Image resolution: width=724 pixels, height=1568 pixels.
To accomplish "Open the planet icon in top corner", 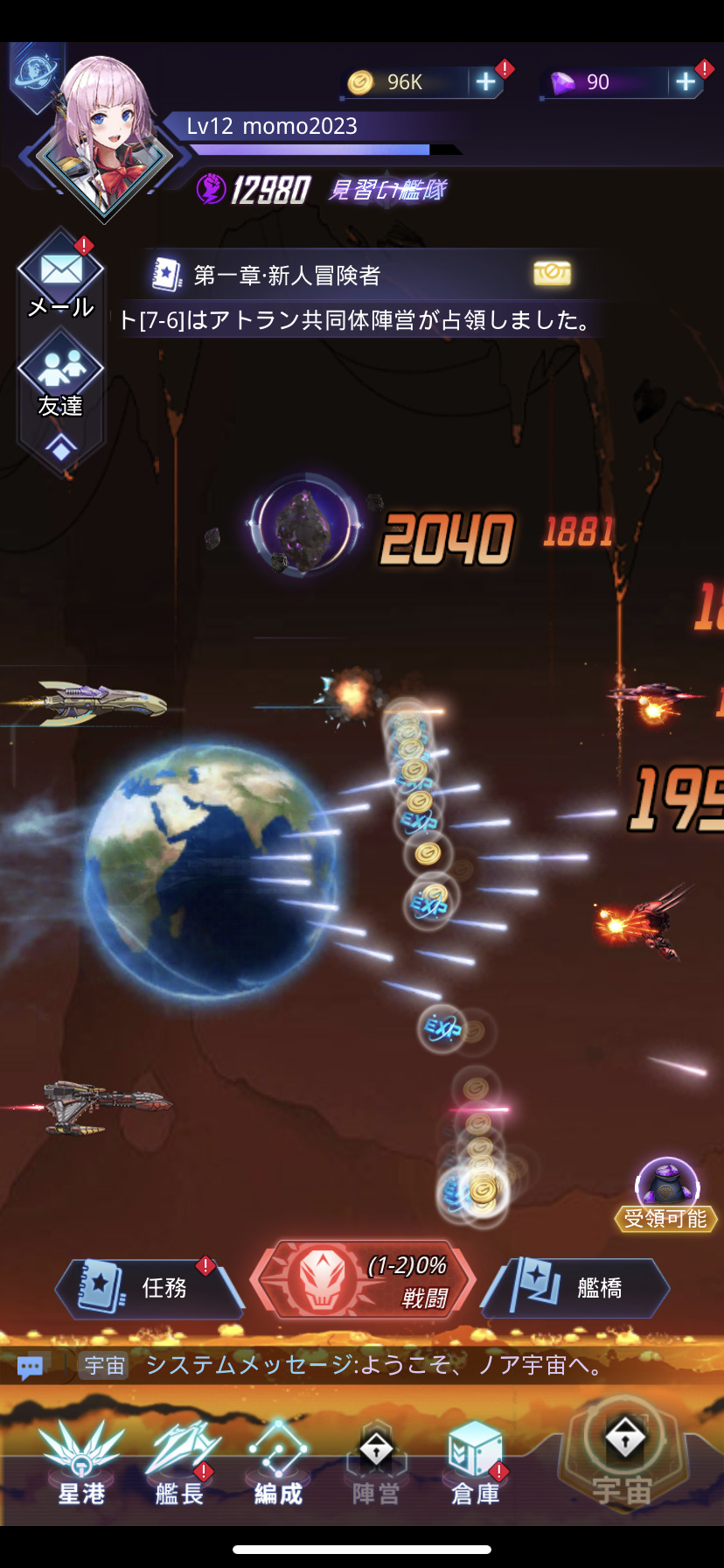I will click(36, 70).
